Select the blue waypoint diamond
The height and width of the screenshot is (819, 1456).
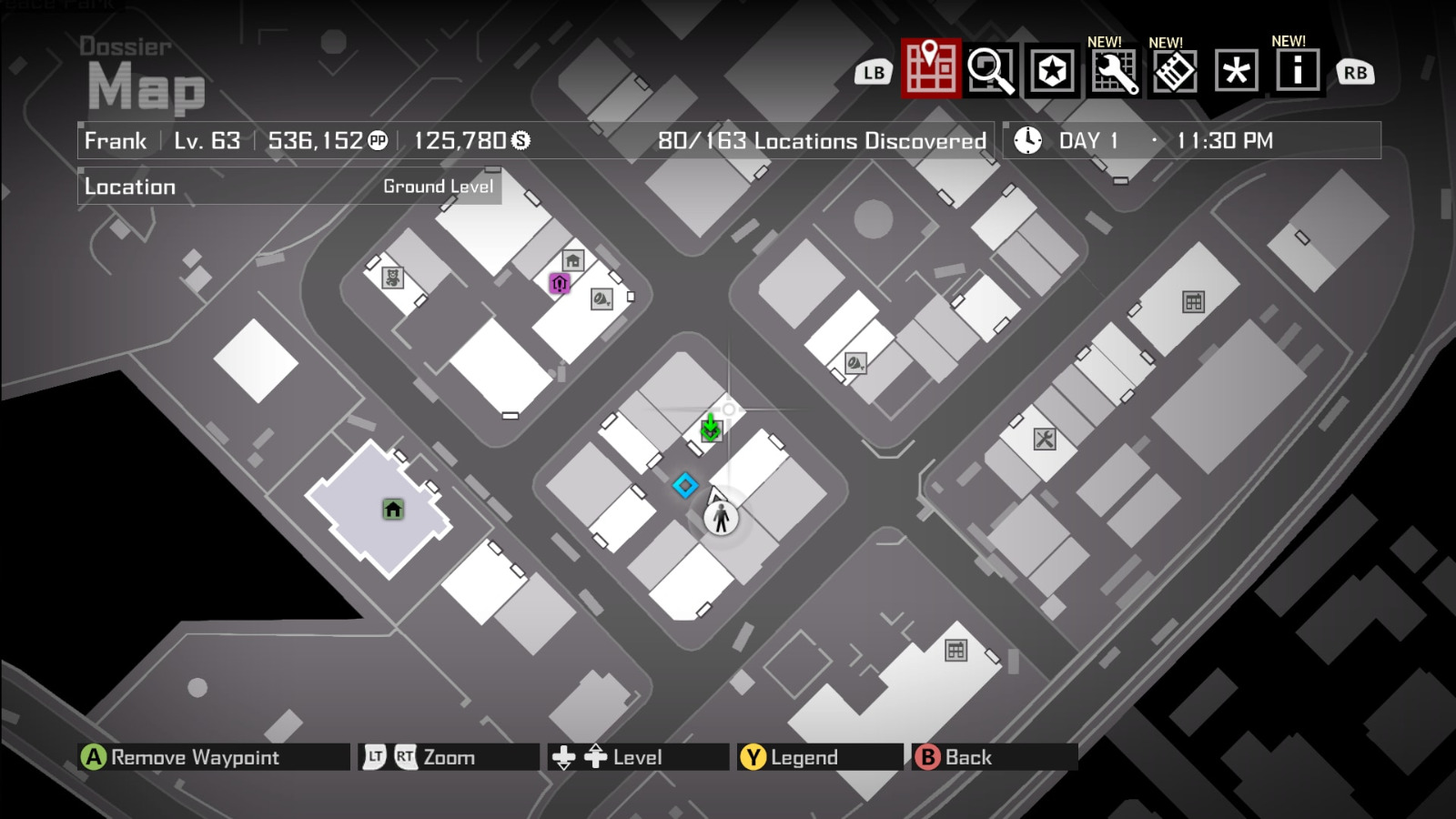tap(685, 486)
